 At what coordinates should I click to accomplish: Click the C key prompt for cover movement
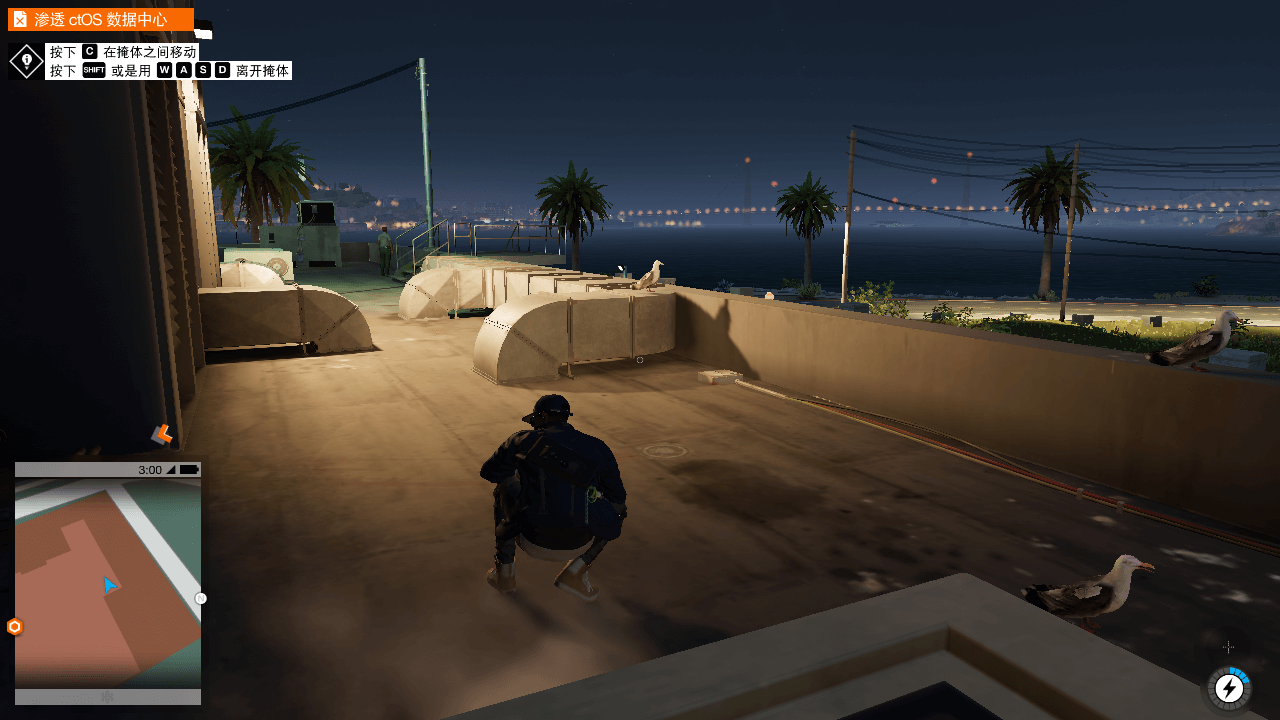pos(90,51)
